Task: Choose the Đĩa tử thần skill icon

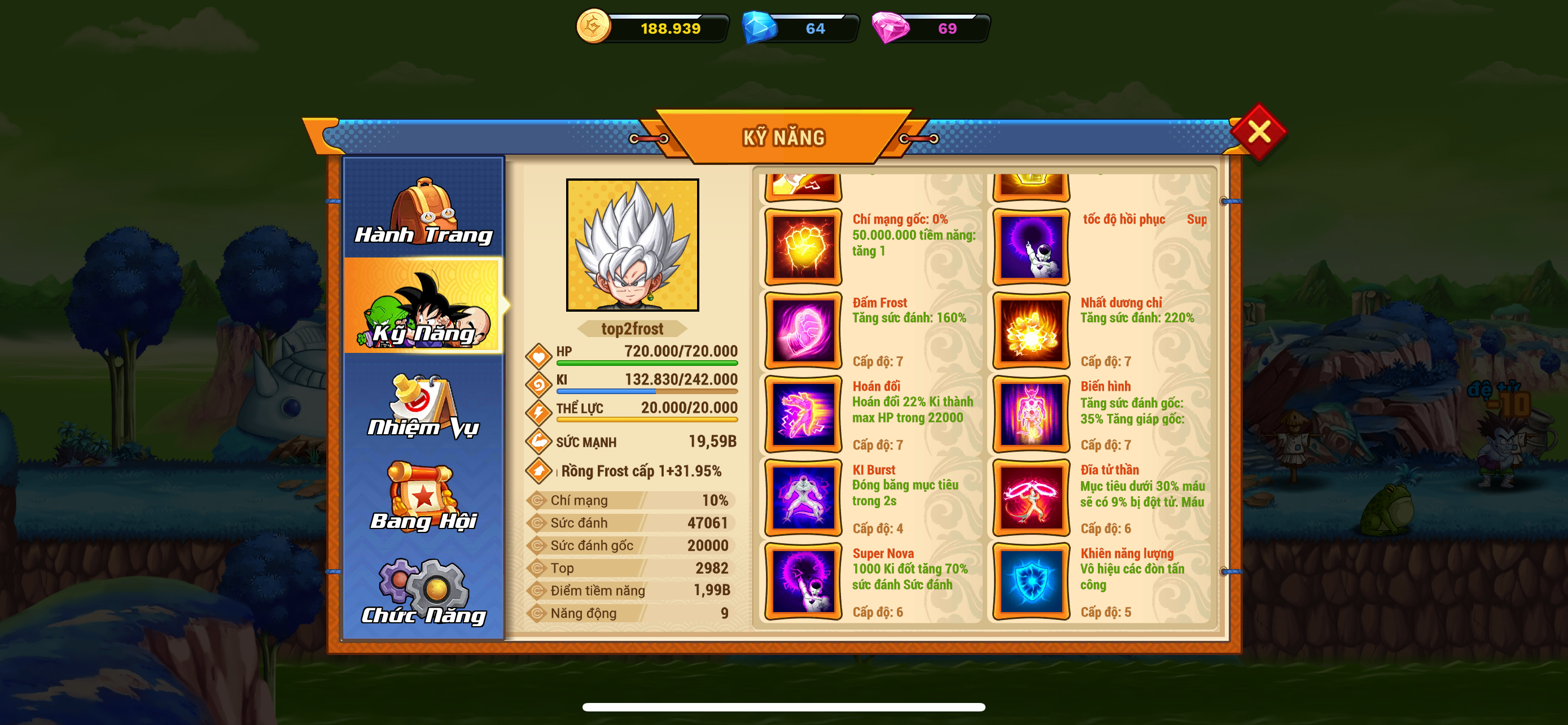Action: [1031, 497]
